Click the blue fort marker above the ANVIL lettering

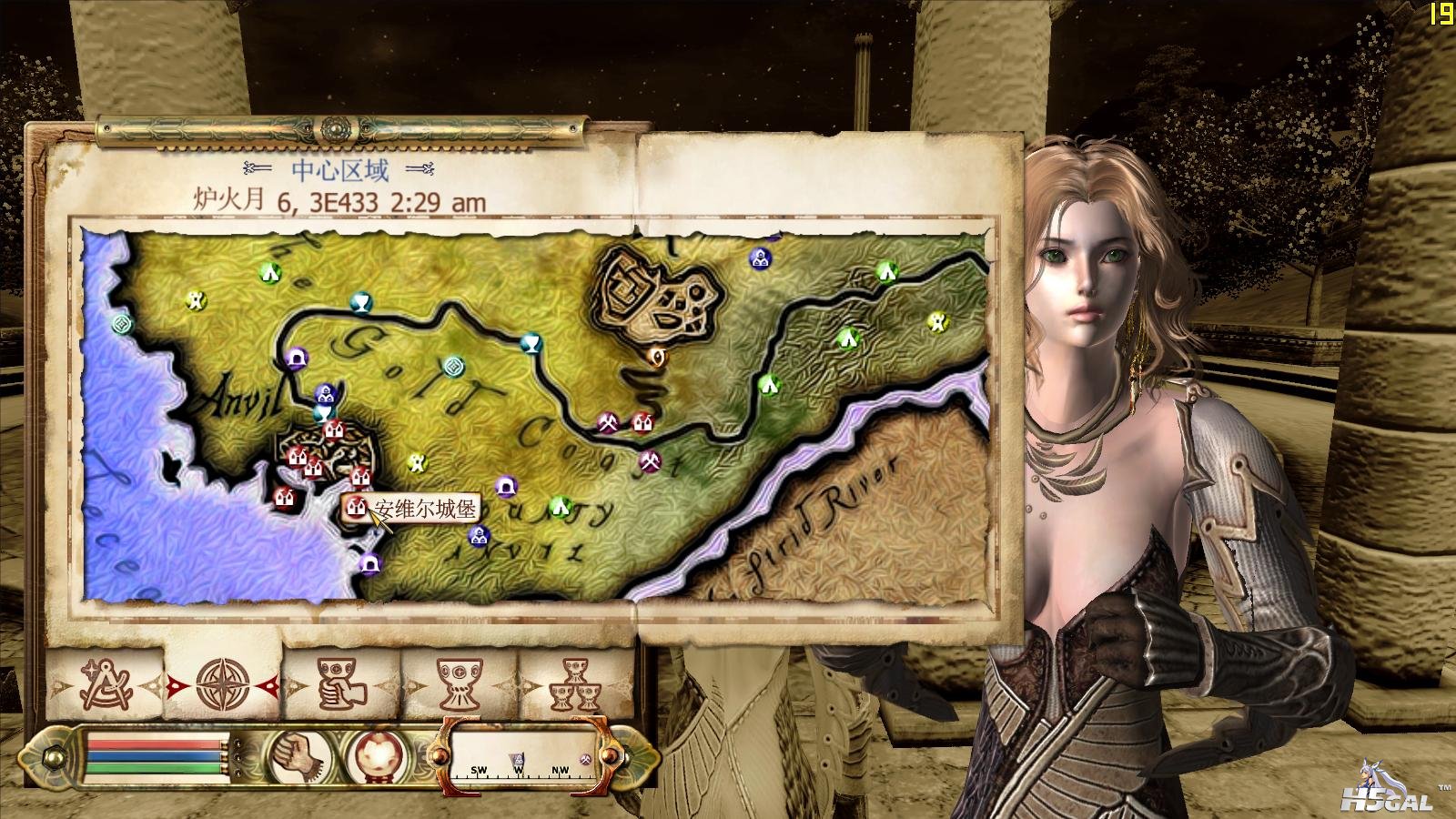coord(479,536)
